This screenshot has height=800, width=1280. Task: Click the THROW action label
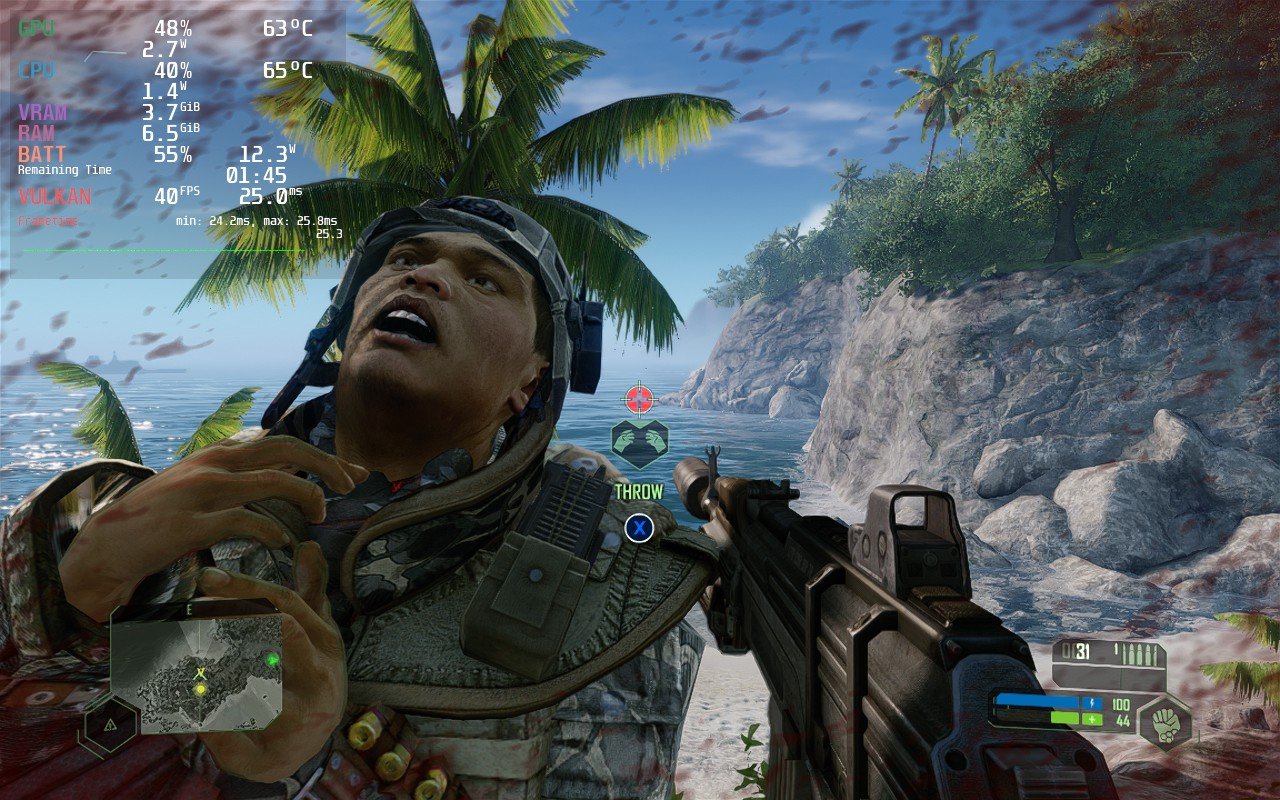coord(637,490)
